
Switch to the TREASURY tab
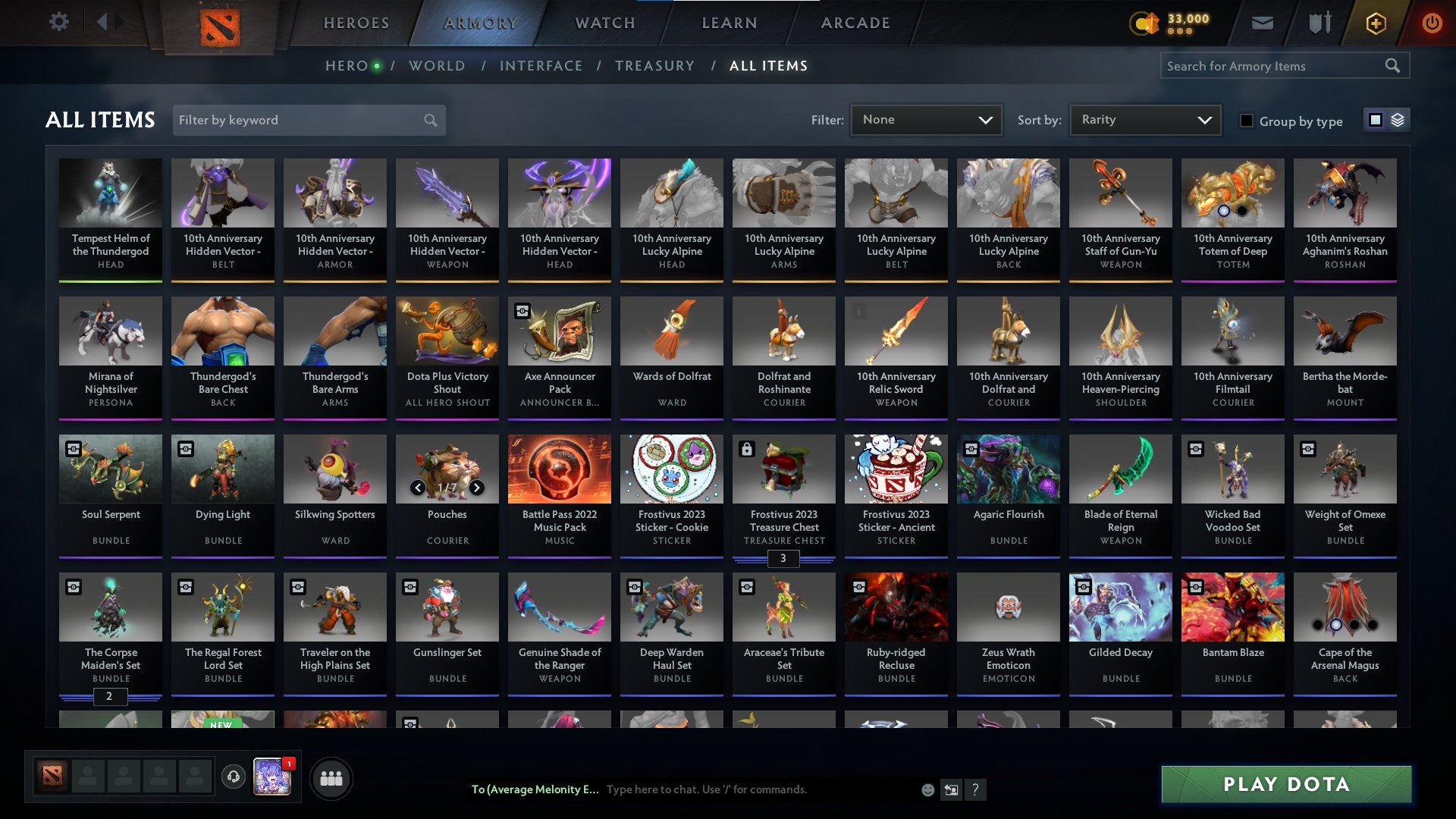coord(655,66)
